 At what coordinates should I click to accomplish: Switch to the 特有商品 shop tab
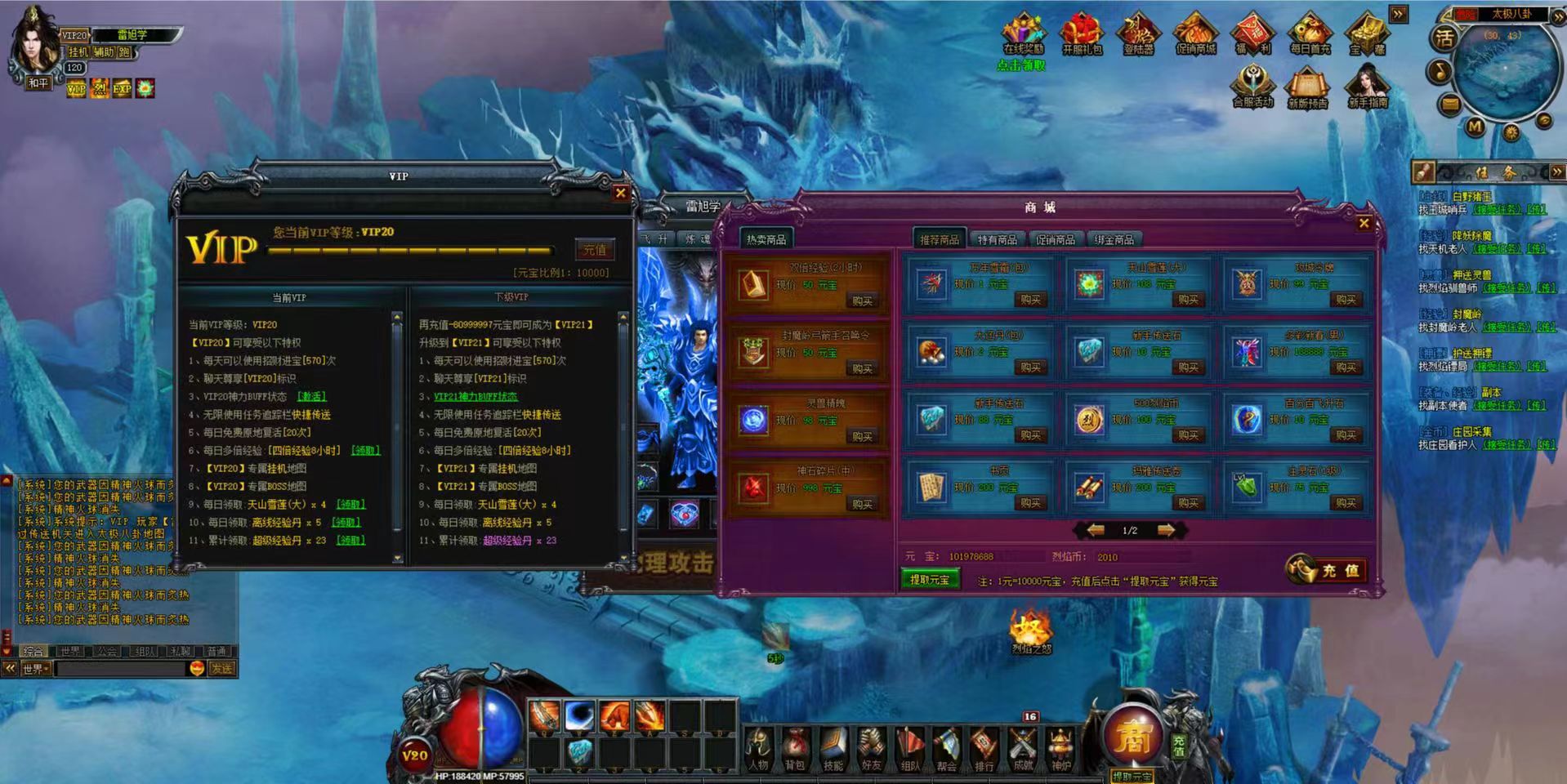[x=997, y=239]
